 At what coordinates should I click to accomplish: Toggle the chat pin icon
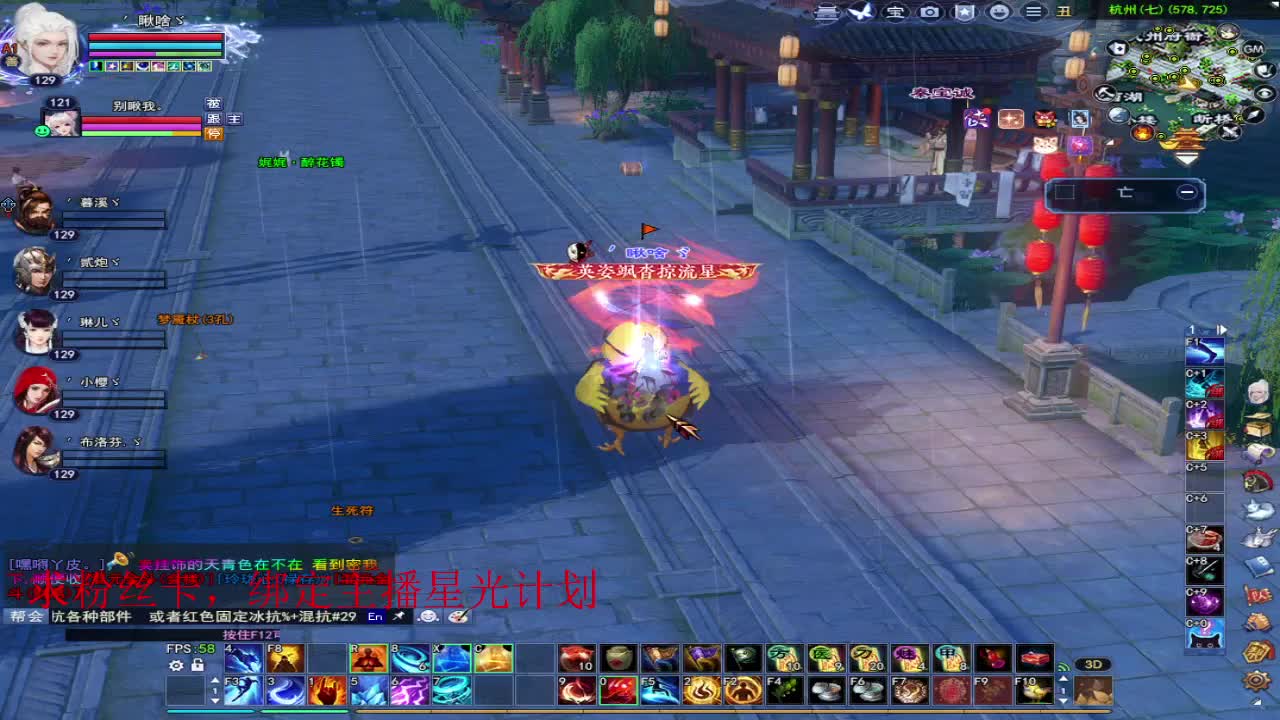[x=398, y=615]
